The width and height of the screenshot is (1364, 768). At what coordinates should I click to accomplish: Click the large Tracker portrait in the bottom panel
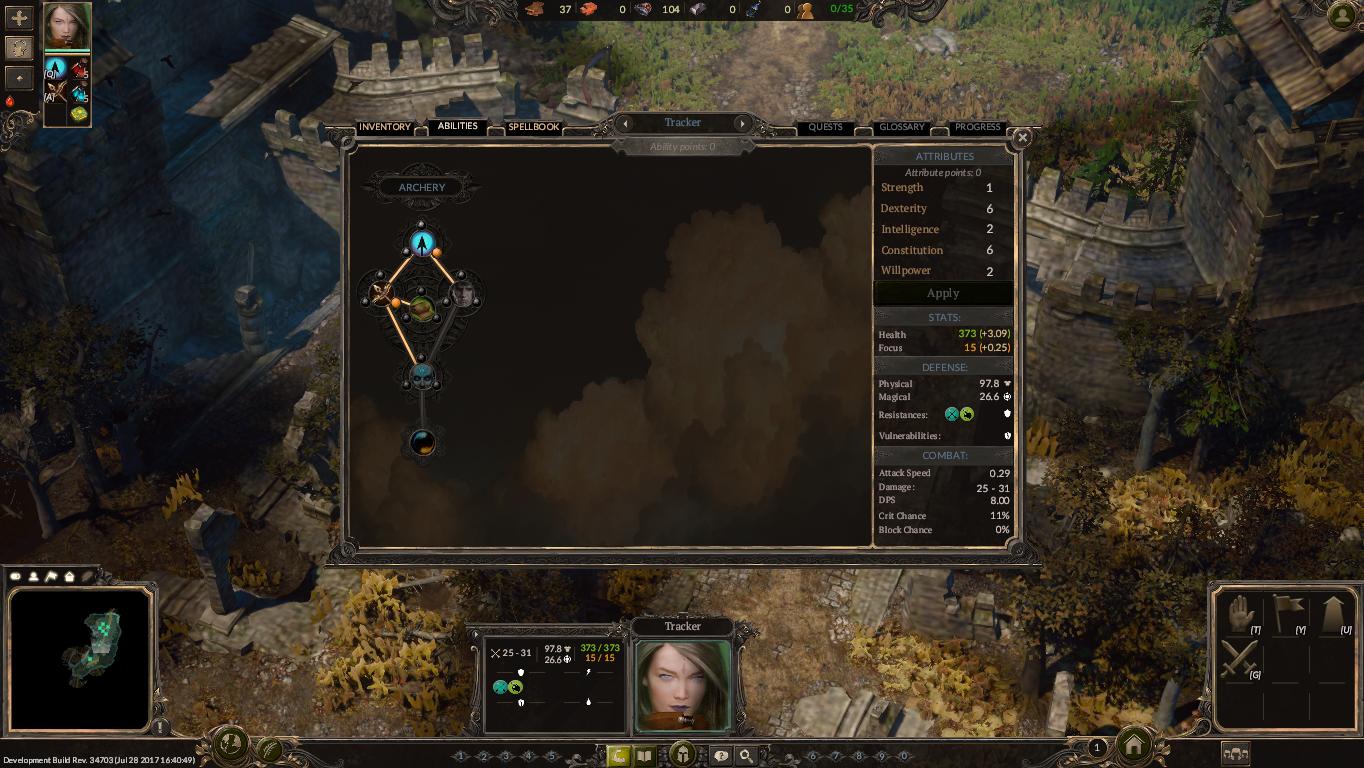[683, 686]
